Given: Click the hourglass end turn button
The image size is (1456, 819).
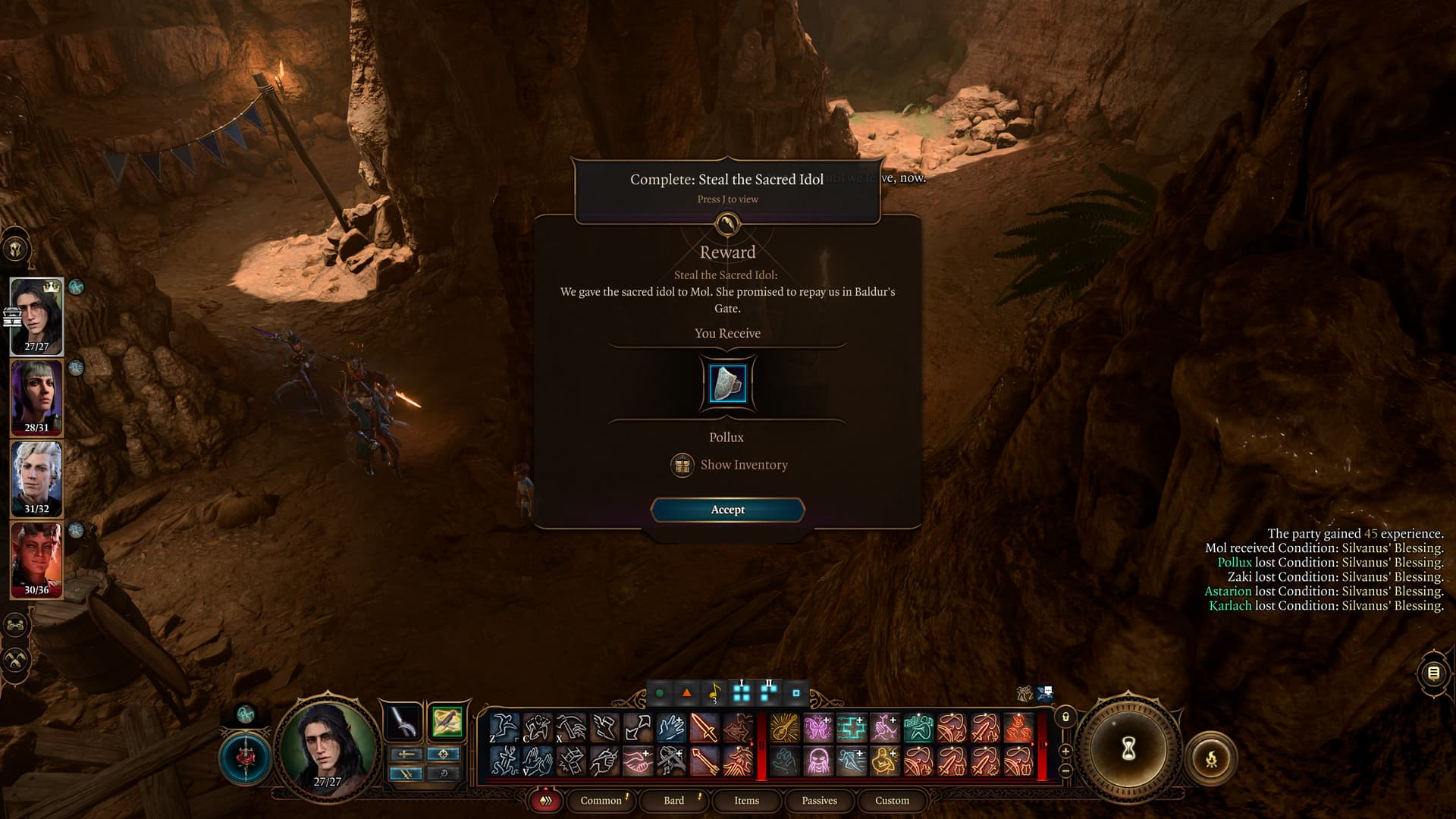Looking at the screenshot, I should coord(1128,749).
